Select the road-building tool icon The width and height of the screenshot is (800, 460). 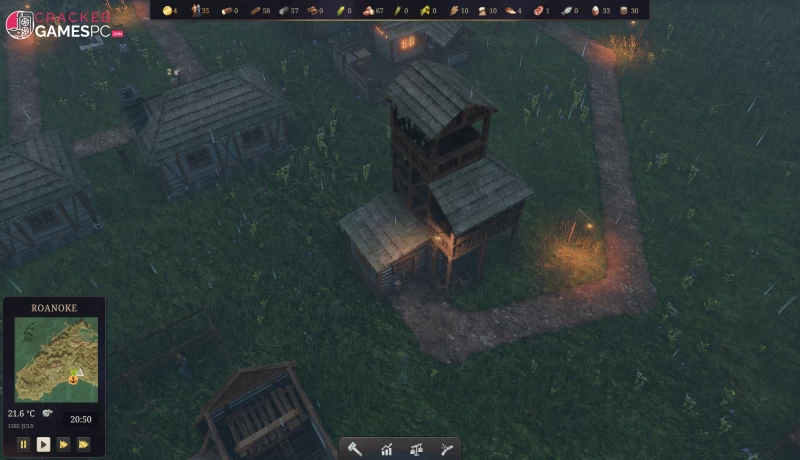(x=446, y=449)
